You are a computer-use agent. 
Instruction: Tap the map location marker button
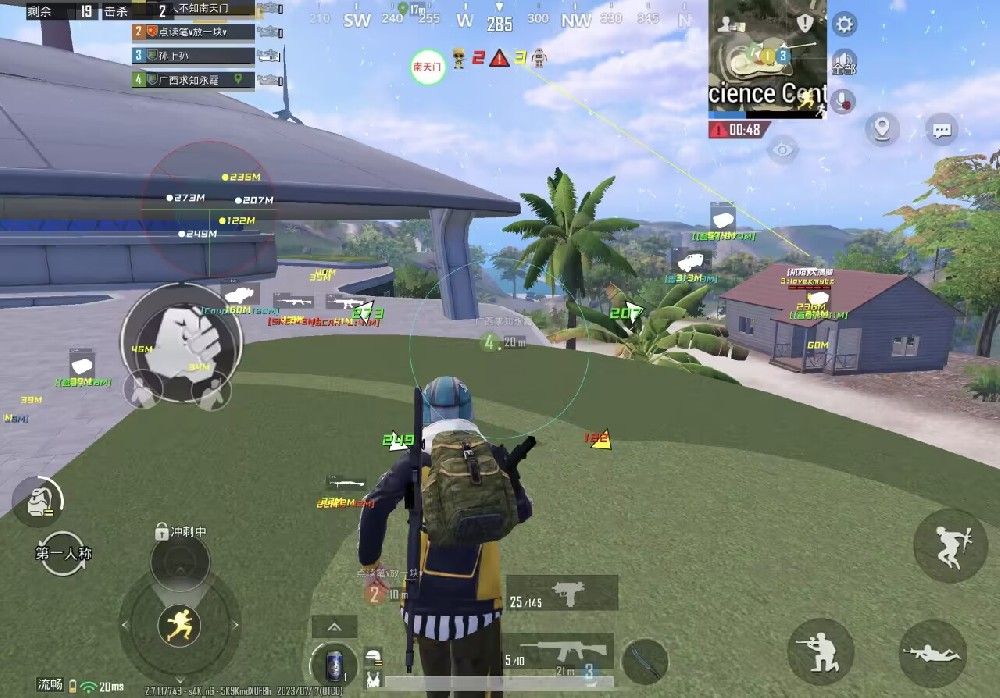(882, 129)
